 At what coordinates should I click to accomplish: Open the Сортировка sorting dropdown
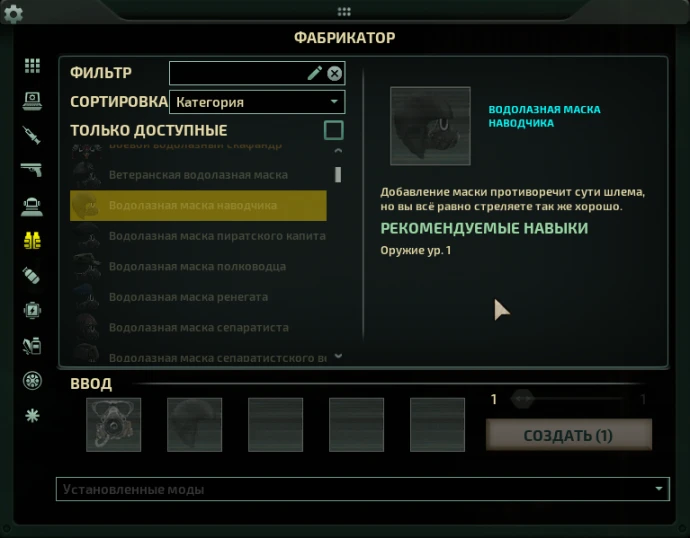(257, 102)
